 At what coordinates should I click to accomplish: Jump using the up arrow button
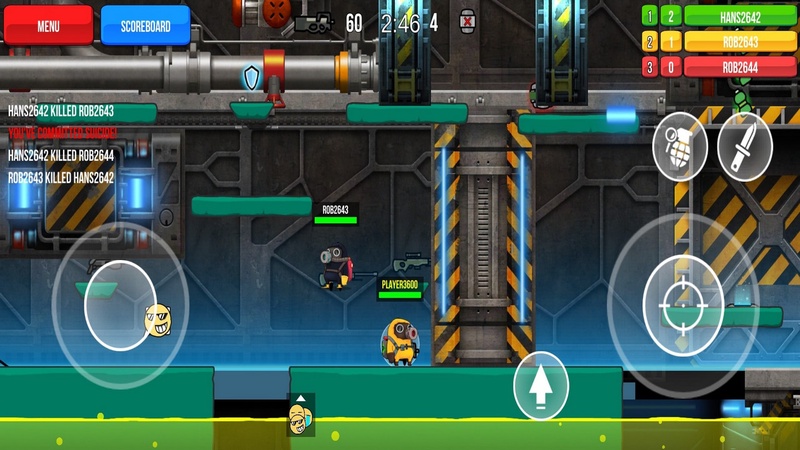[541, 386]
